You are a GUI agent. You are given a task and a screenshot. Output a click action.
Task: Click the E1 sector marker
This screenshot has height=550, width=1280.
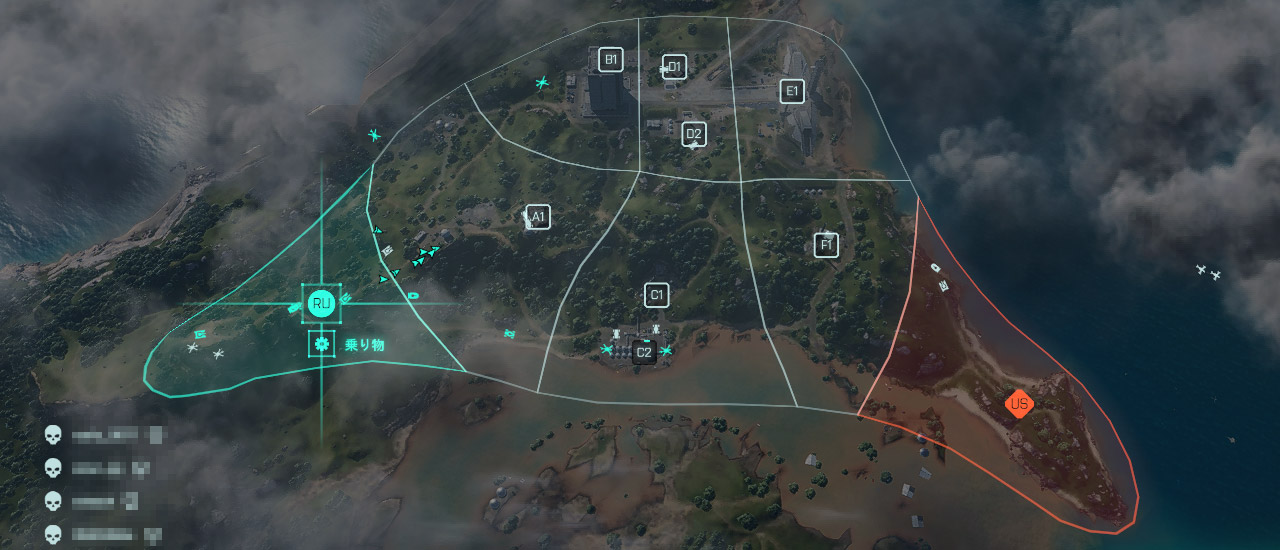[x=792, y=91]
